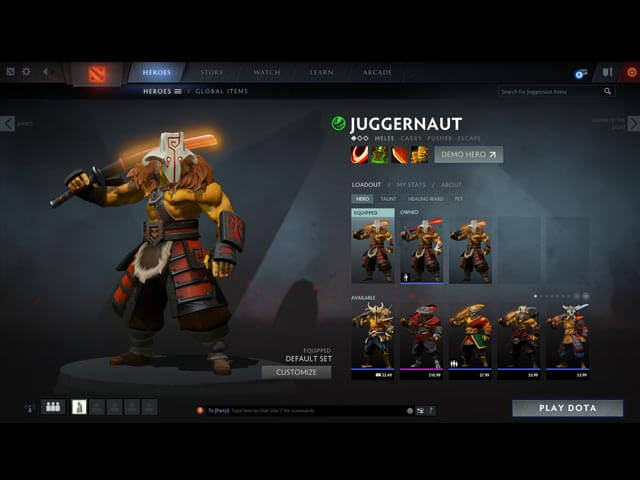Open the Learn tab
This screenshot has width=640, height=480.
[x=321, y=73]
